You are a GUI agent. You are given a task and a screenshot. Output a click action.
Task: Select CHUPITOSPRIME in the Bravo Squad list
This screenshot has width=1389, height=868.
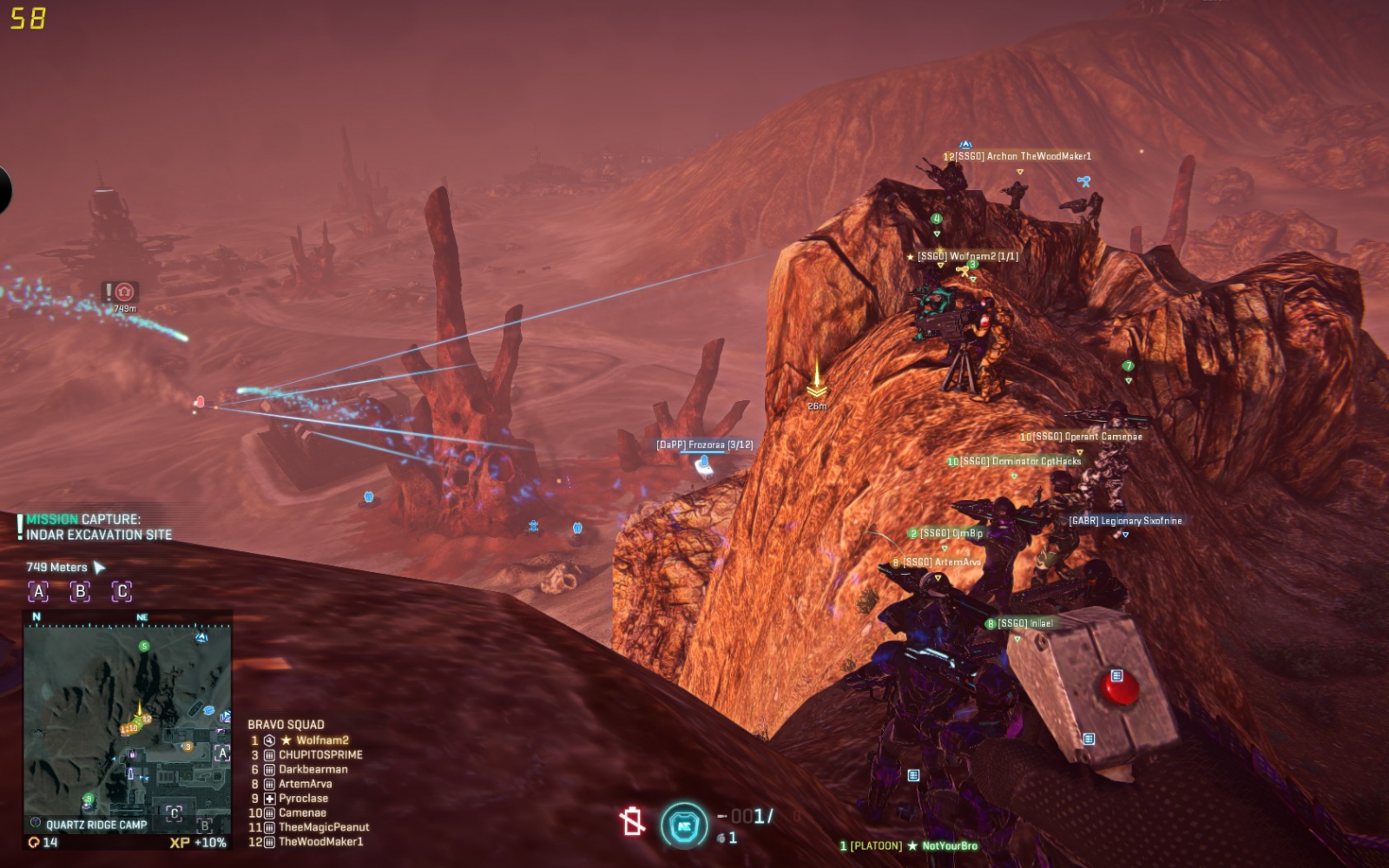[x=320, y=755]
